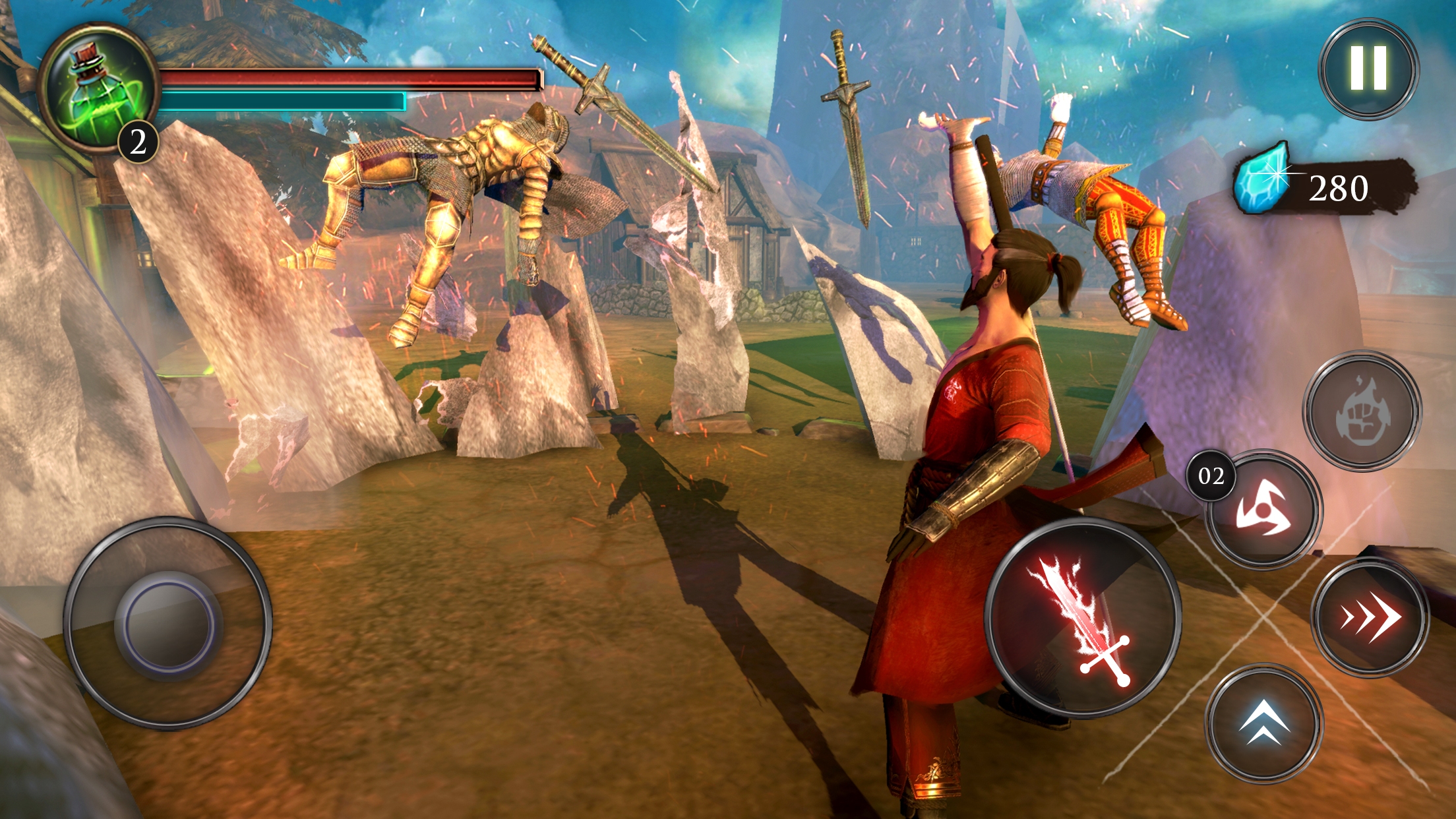Attack with the flaming sword button
This screenshot has width=1456, height=819.
[1083, 618]
